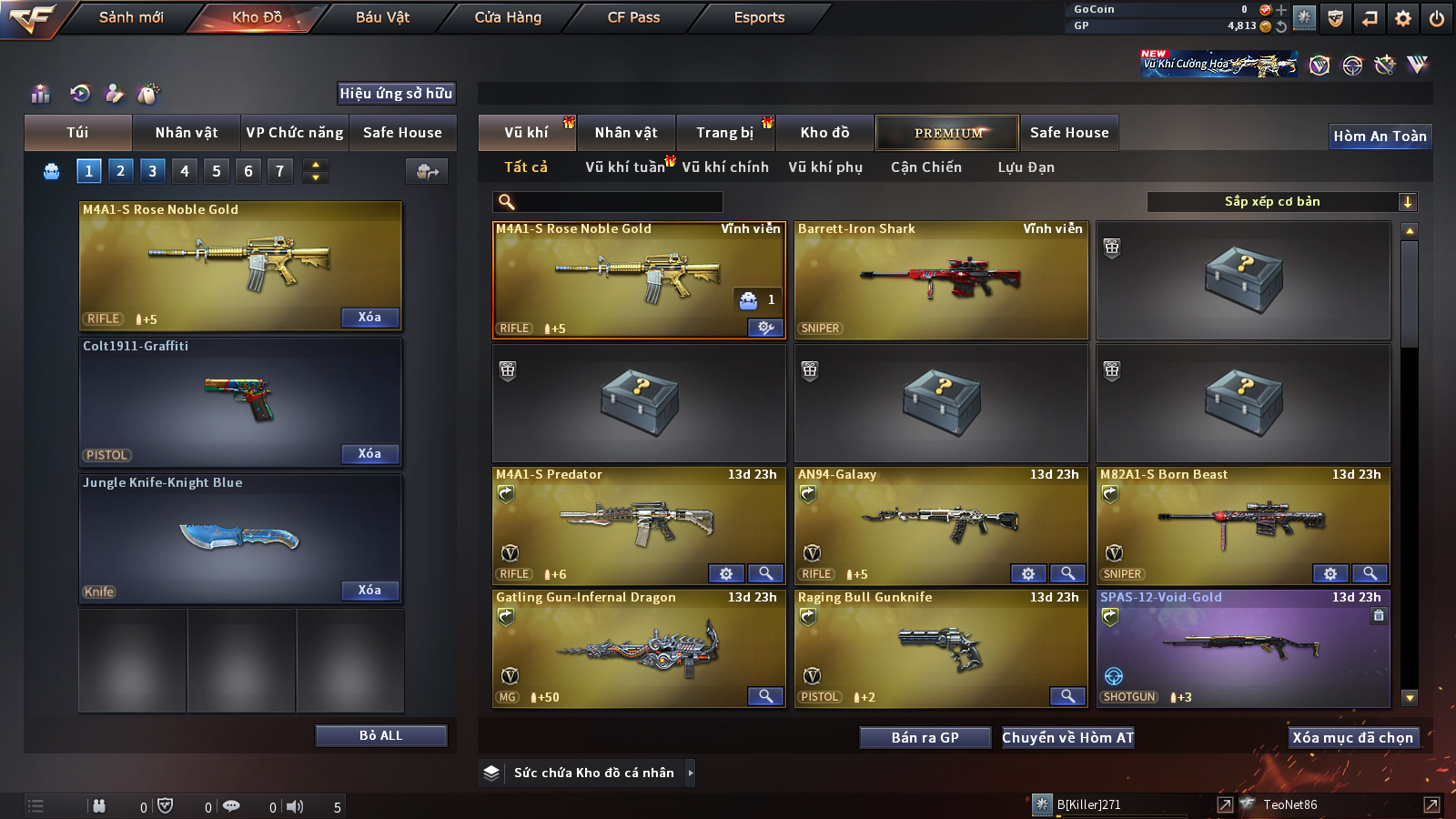This screenshot has width=1456, height=819.
Task: Choose bag page 3
Action: pos(152,170)
